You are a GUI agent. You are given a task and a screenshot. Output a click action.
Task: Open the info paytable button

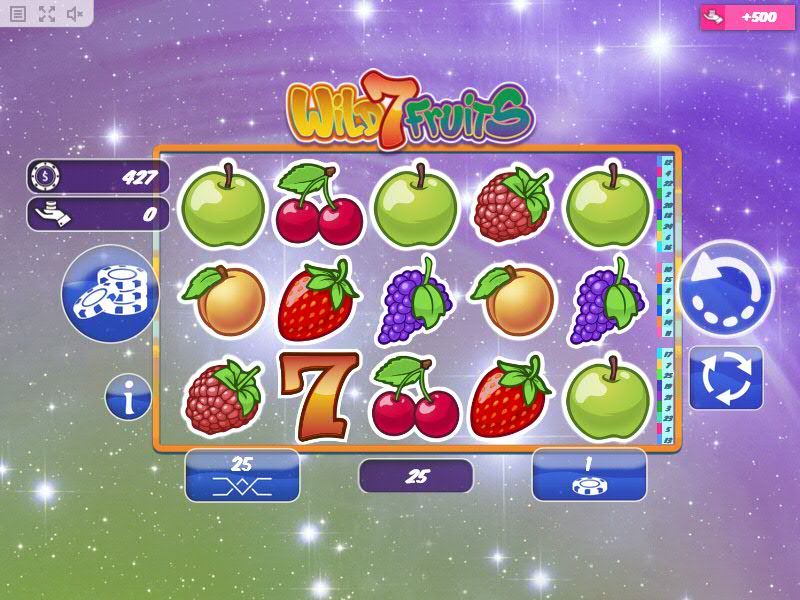(129, 398)
